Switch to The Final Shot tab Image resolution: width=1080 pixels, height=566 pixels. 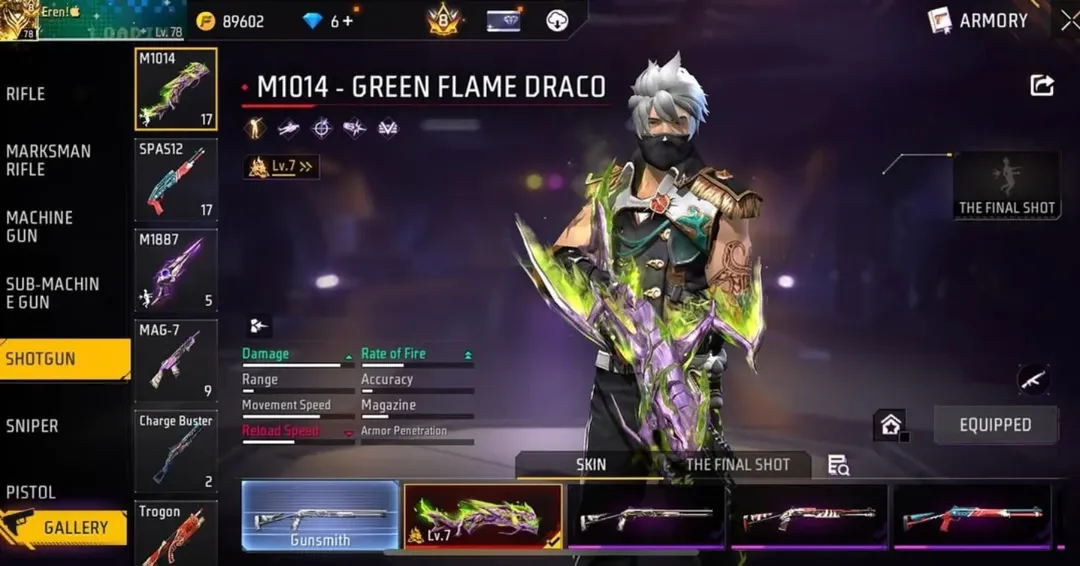737,465
